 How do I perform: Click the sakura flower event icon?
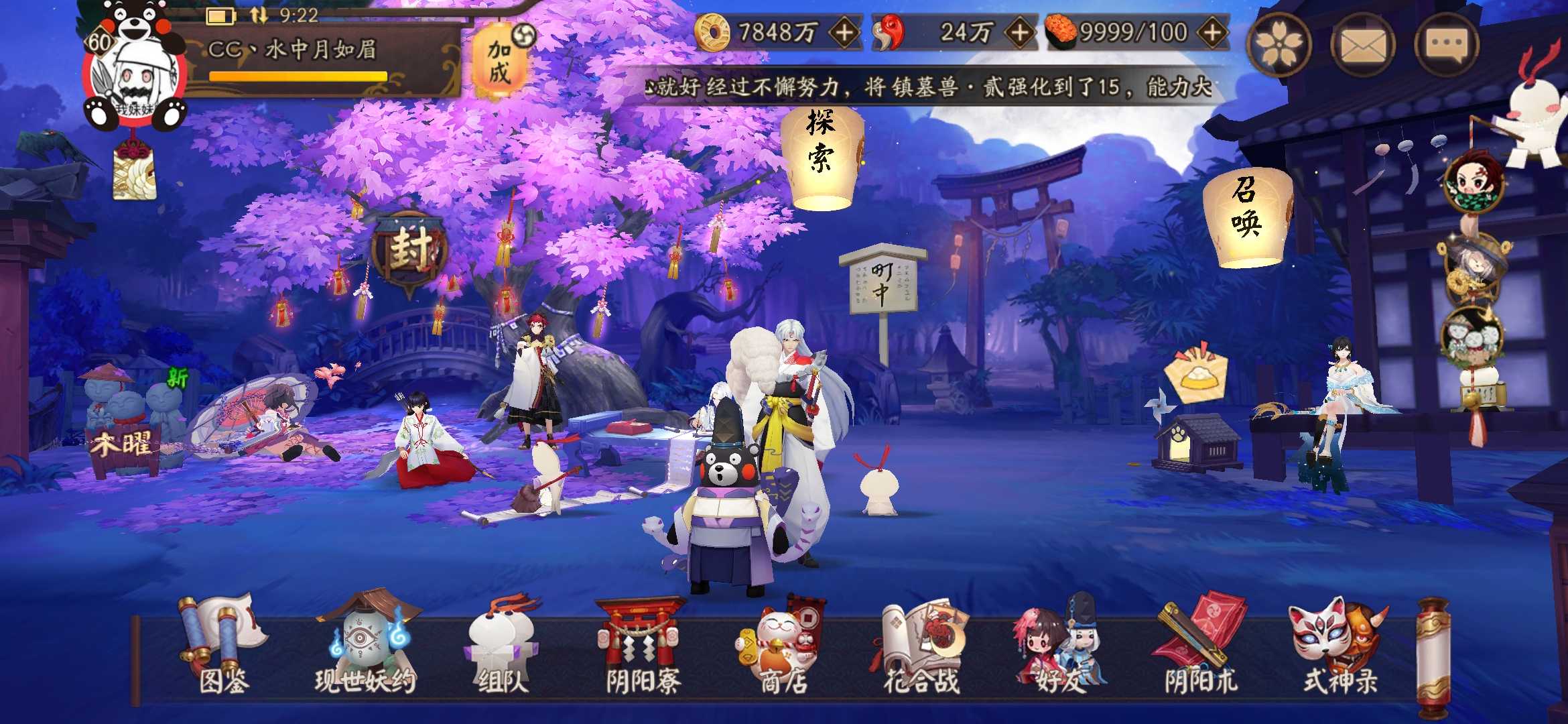coord(1280,46)
